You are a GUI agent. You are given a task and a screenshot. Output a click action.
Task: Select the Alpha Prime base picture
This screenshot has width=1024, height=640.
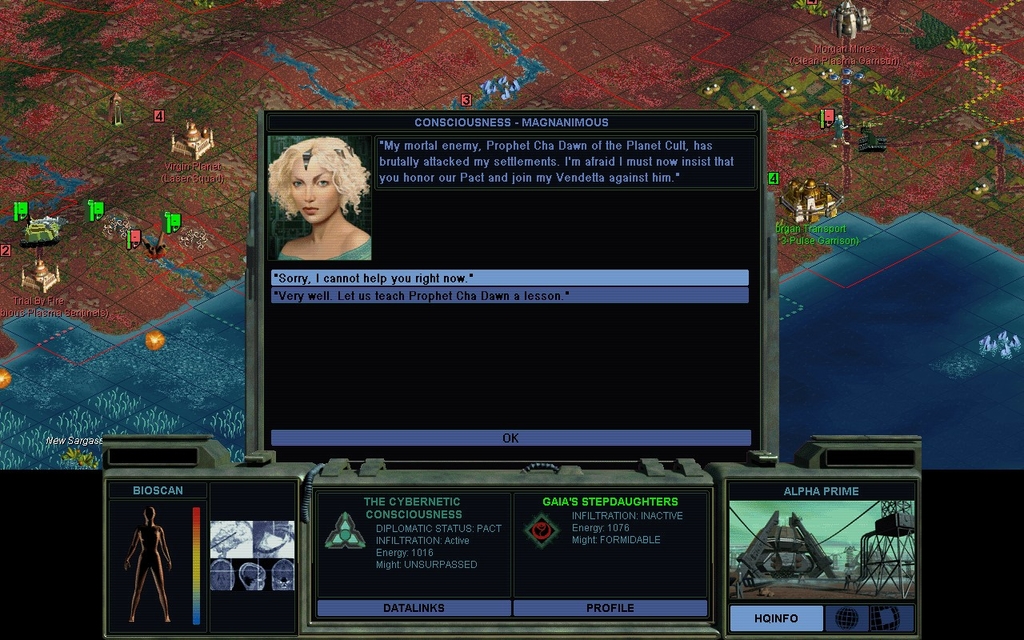pos(820,550)
